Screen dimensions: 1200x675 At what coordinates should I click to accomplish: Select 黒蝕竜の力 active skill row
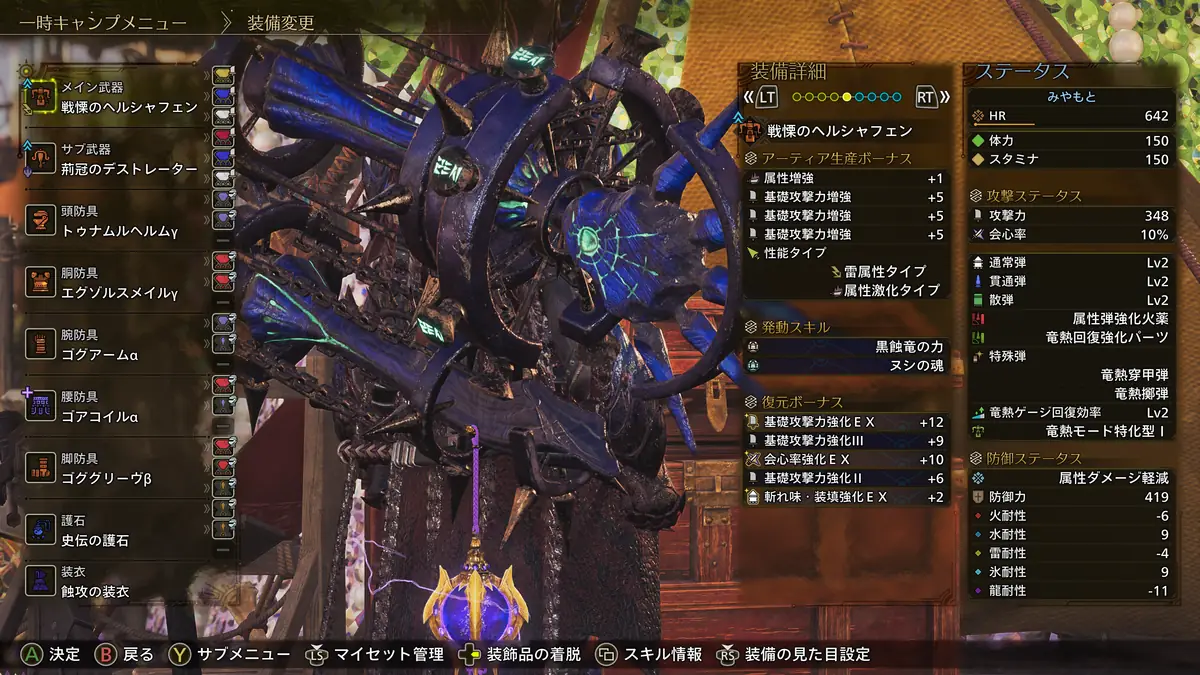845,347
